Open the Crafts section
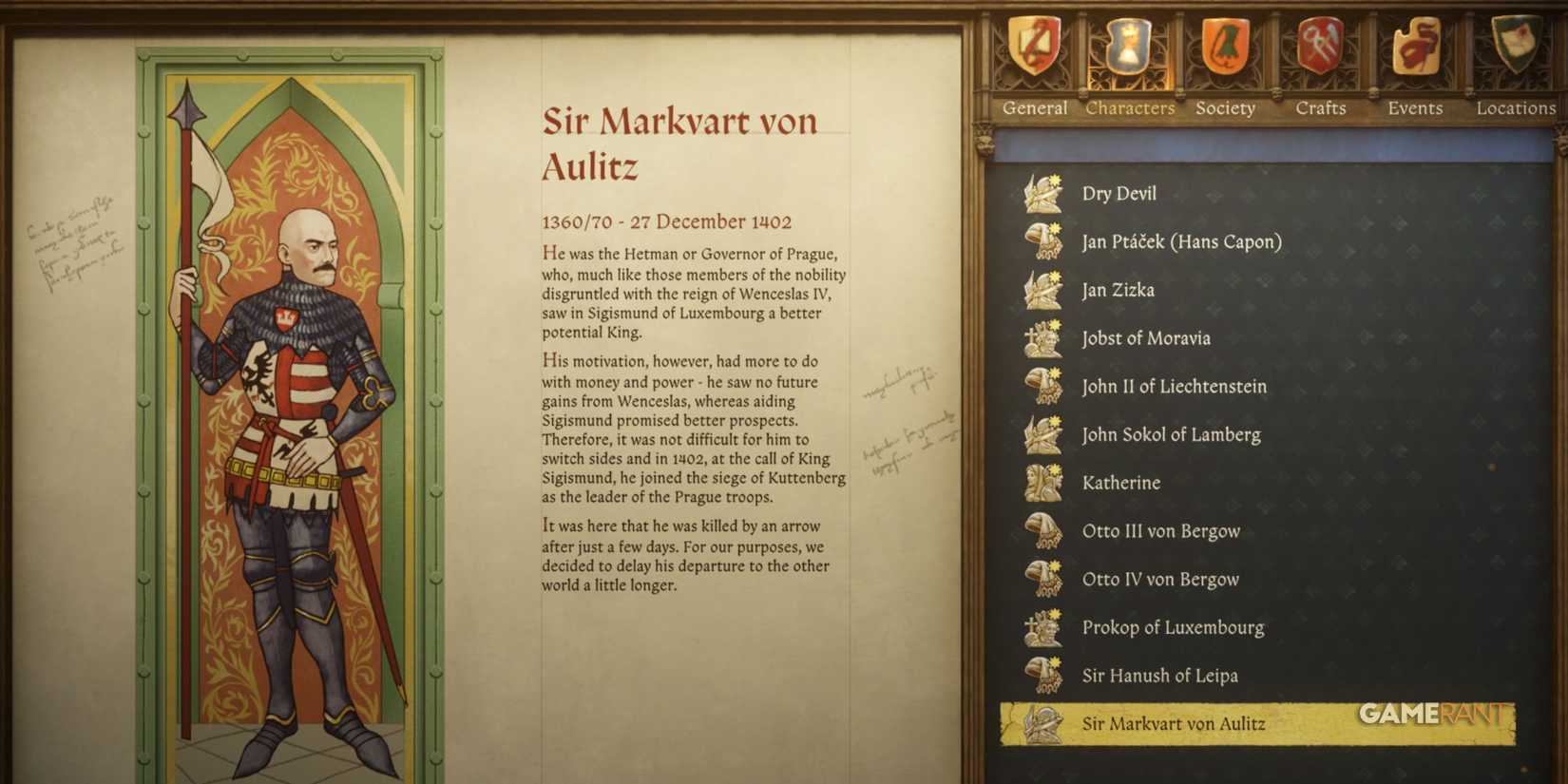 (1321, 108)
